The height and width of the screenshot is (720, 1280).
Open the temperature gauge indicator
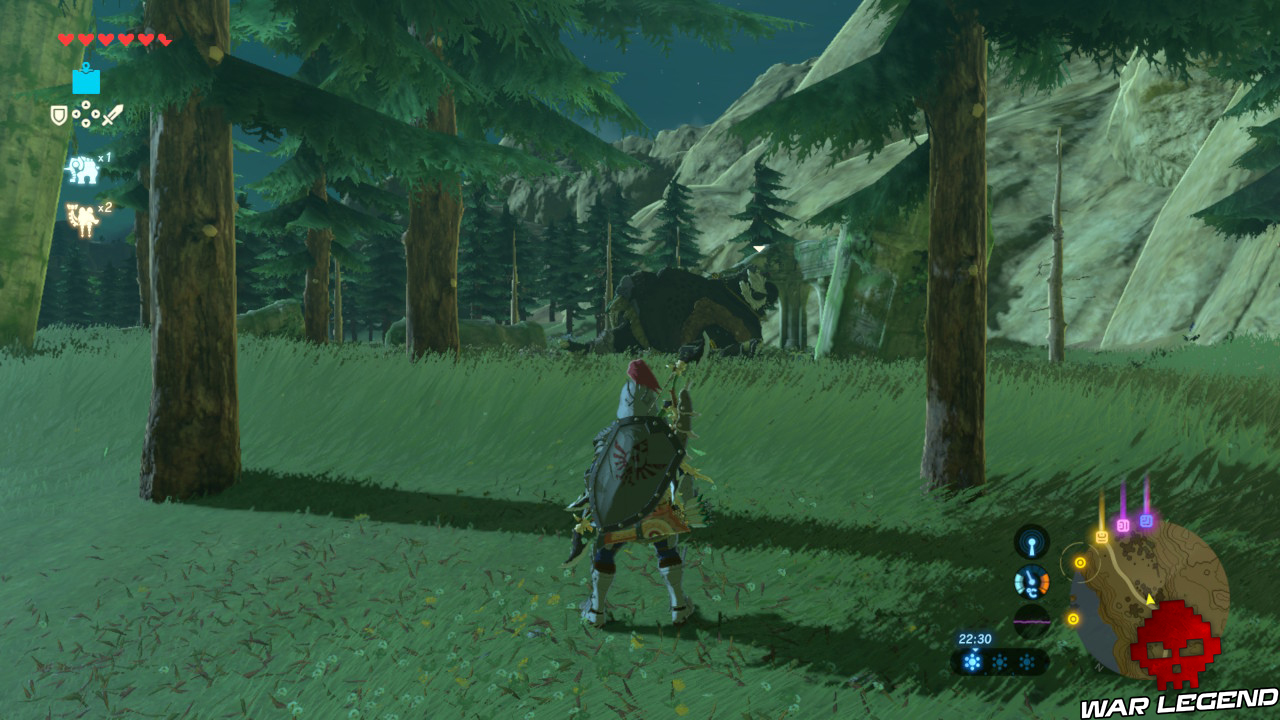tap(1031, 583)
